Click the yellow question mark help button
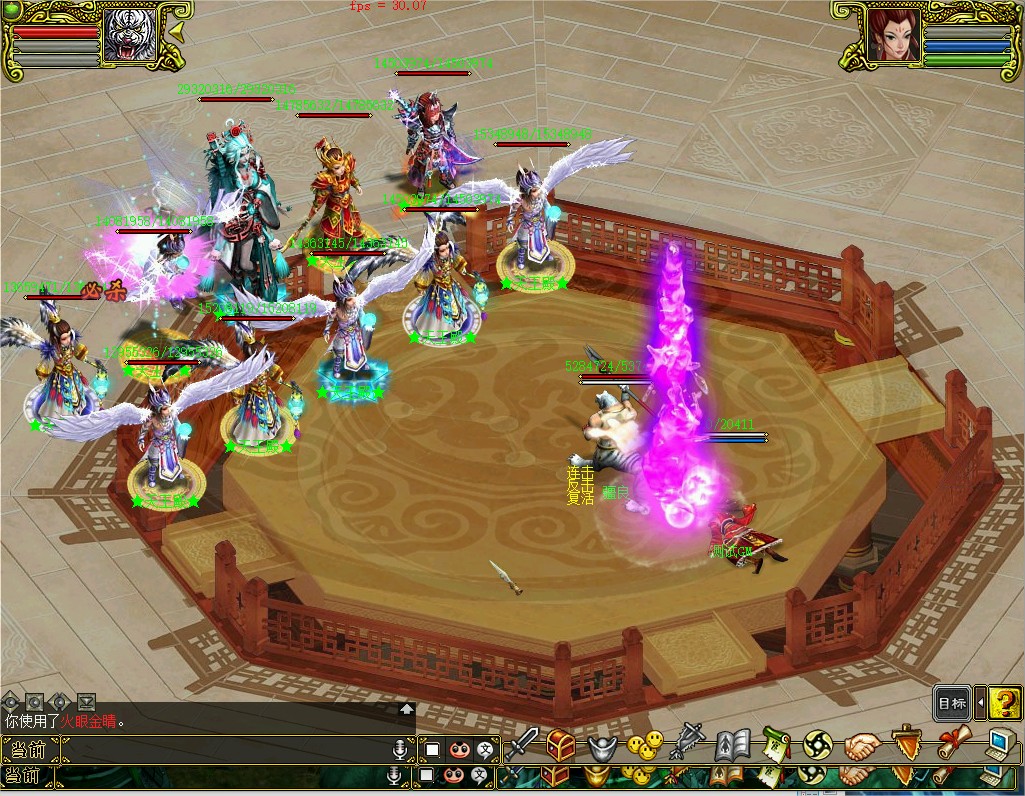 pos(1004,703)
